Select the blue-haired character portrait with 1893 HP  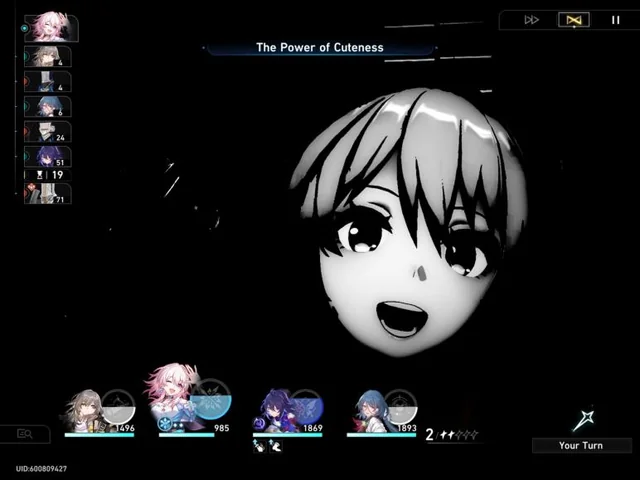click(371, 411)
